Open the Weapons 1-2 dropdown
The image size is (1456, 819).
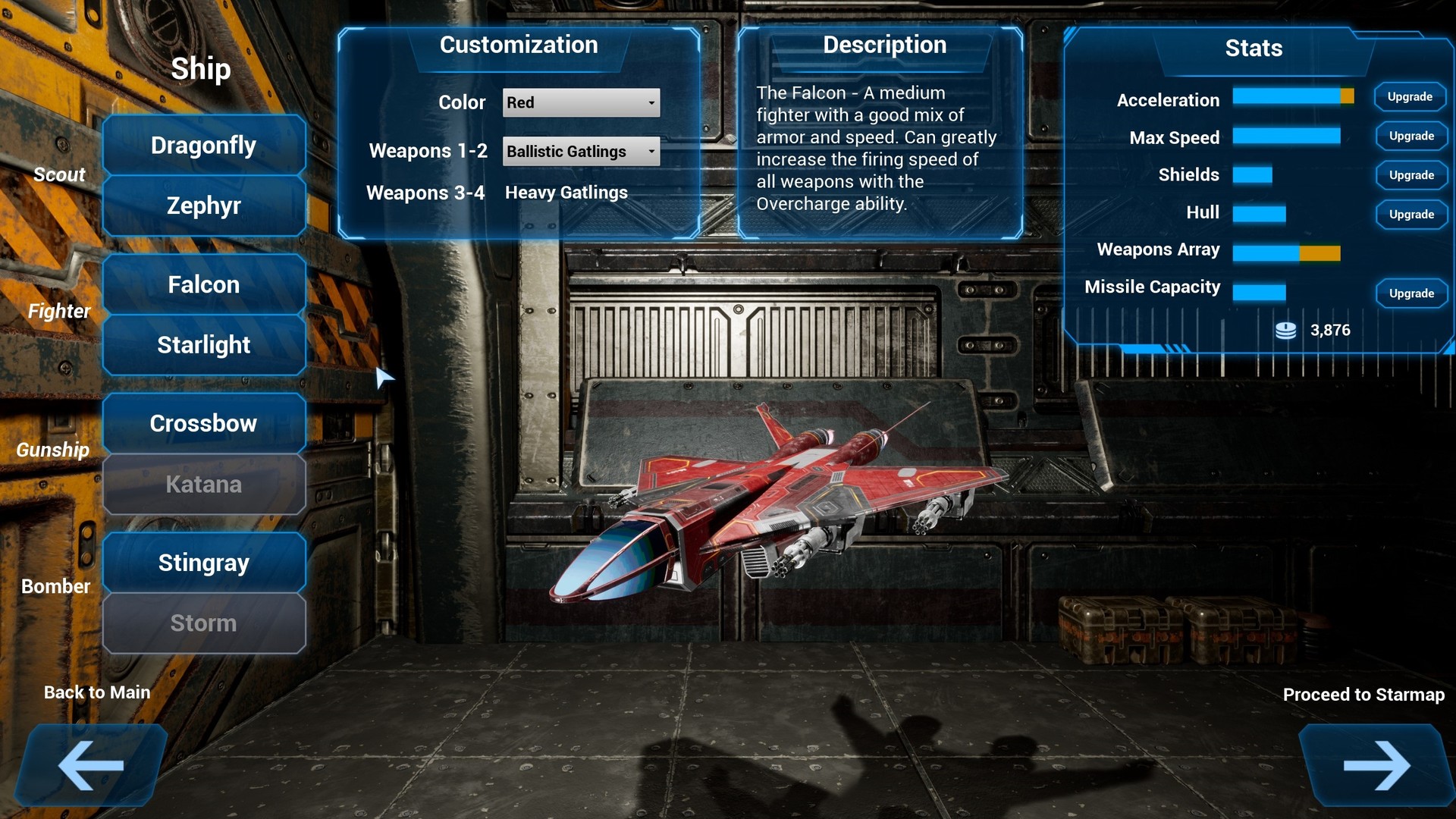click(x=580, y=151)
